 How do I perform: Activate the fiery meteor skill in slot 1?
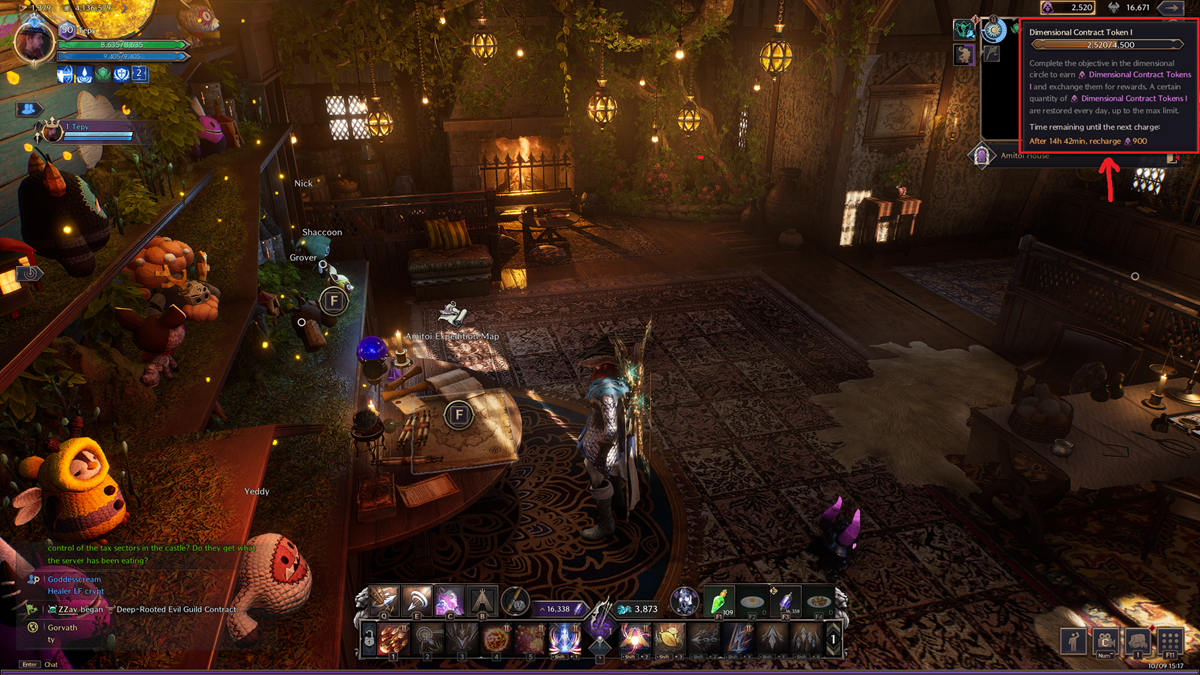click(x=393, y=638)
